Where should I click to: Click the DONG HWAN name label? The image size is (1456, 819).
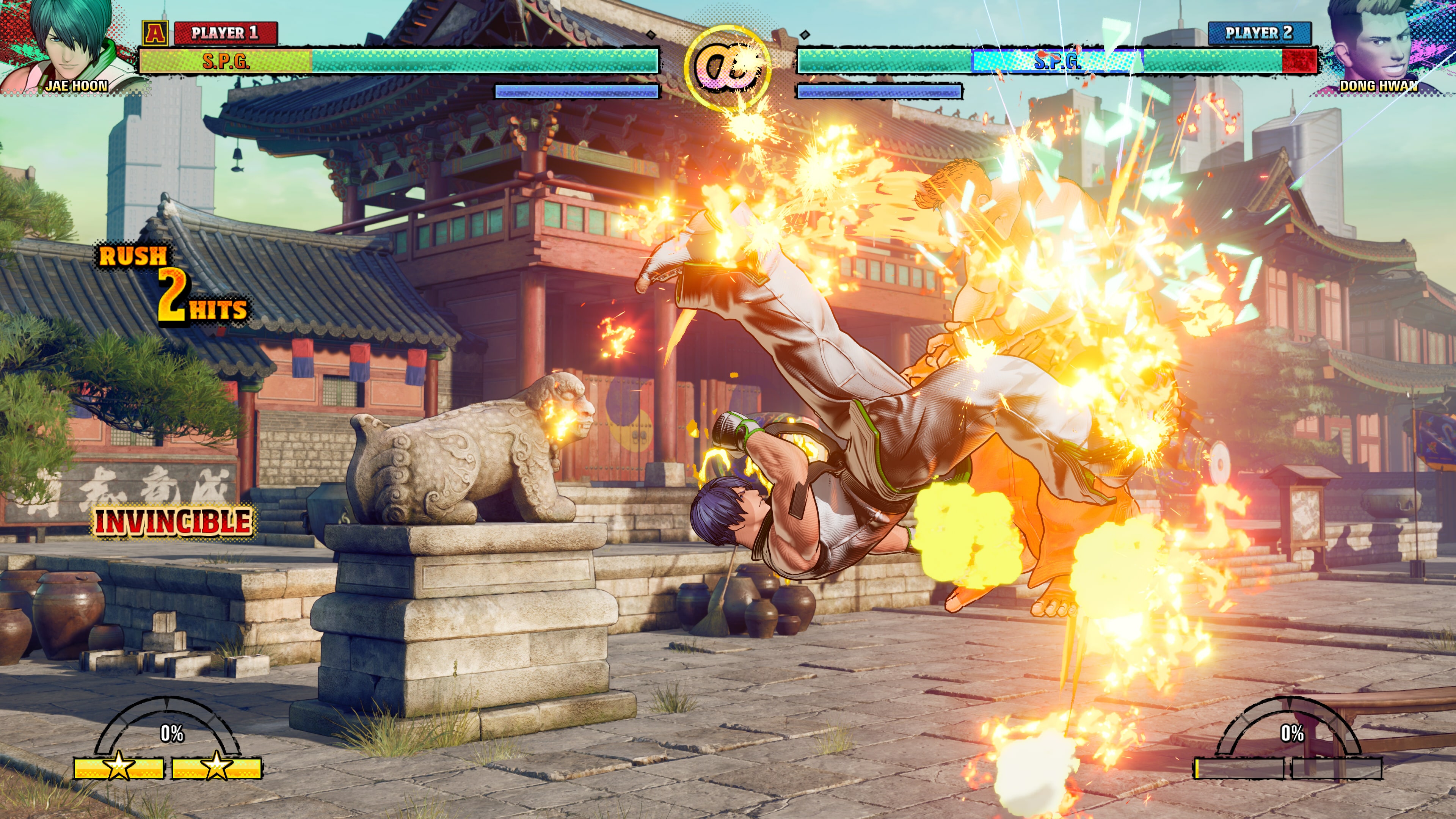coord(1379,86)
